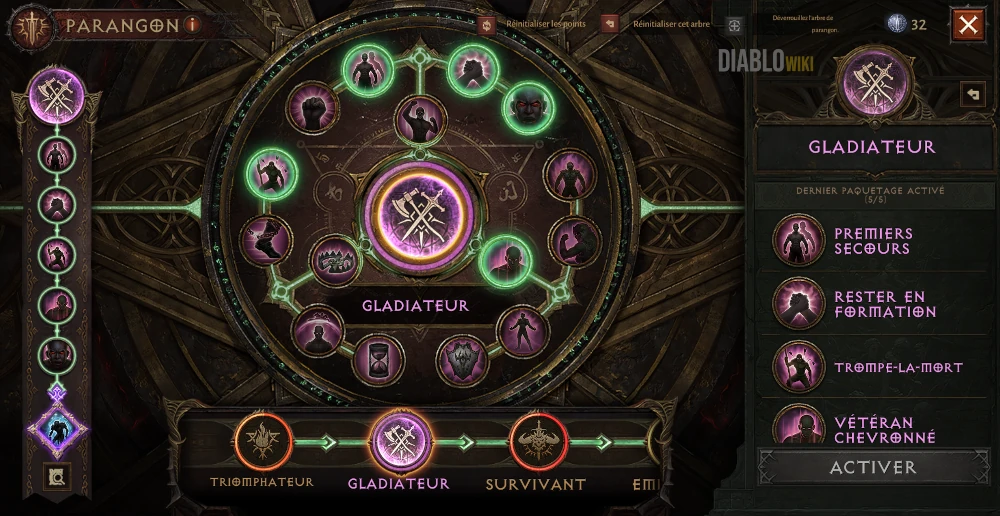Choose the Rester en Formation skill
This screenshot has width=1000, height=516.
pyautogui.click(x=799, y=304)
